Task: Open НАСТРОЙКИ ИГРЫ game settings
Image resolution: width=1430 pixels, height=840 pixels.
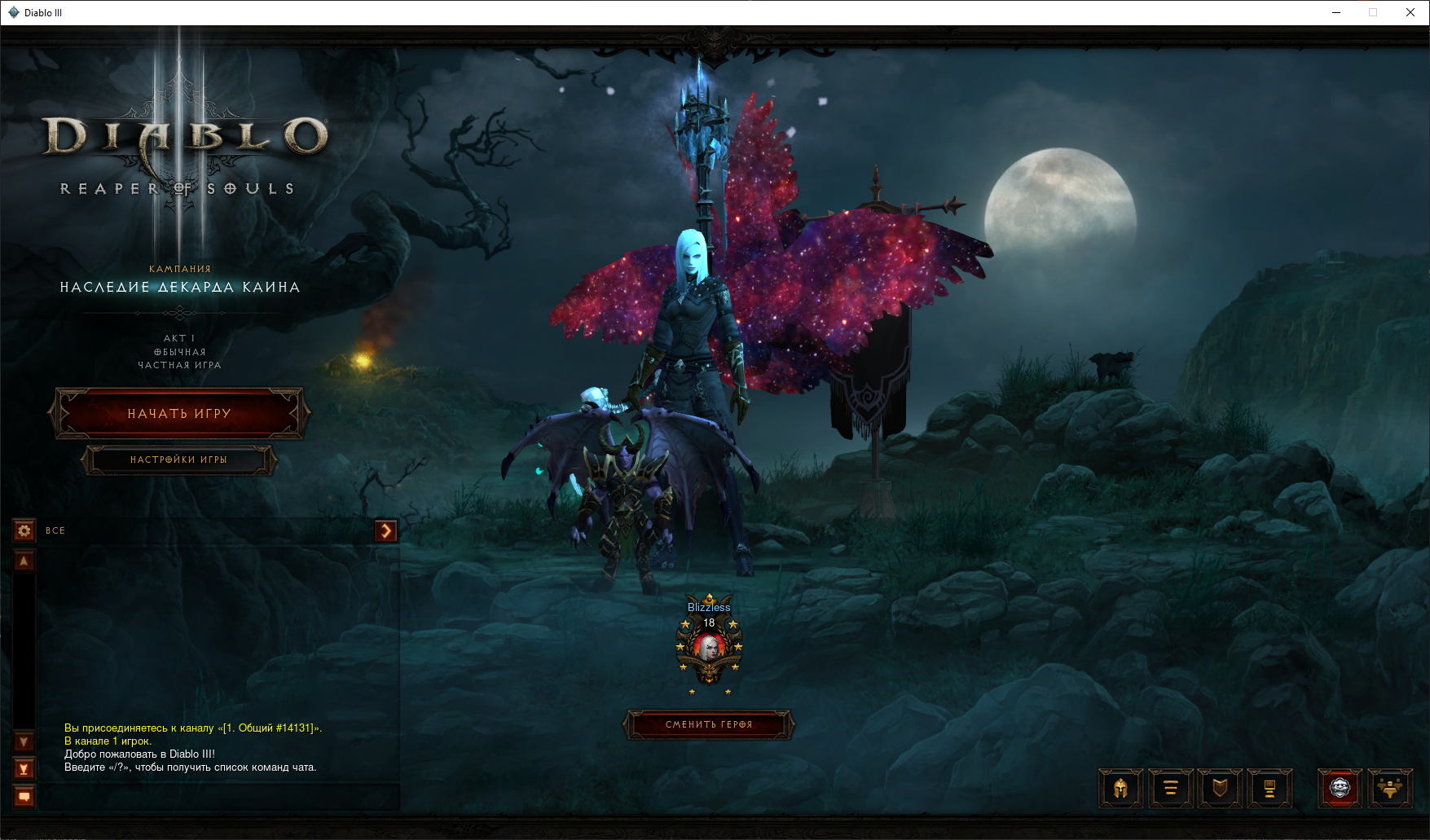Action: pos(179,460)
